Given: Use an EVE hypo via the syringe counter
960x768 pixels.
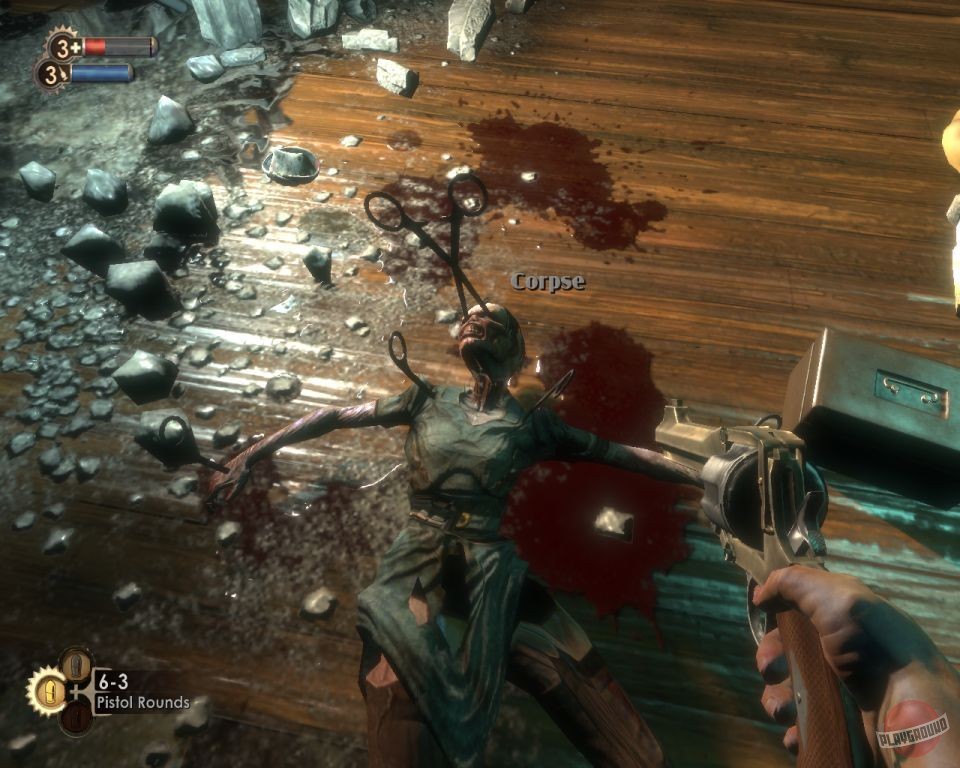Looking at the screenshot, I should (x=51, y=74).
